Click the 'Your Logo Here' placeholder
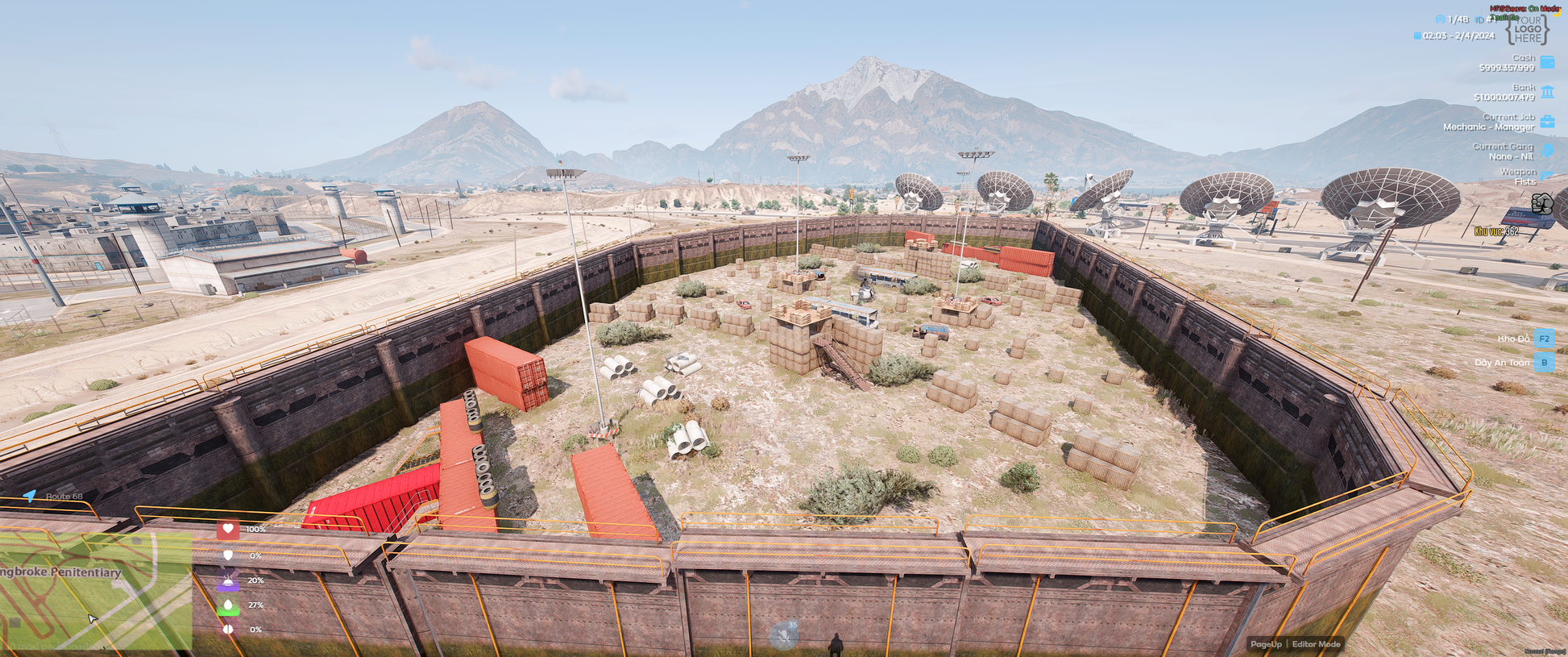This screenshot has height=657, width=1568. coord(1527,30)
